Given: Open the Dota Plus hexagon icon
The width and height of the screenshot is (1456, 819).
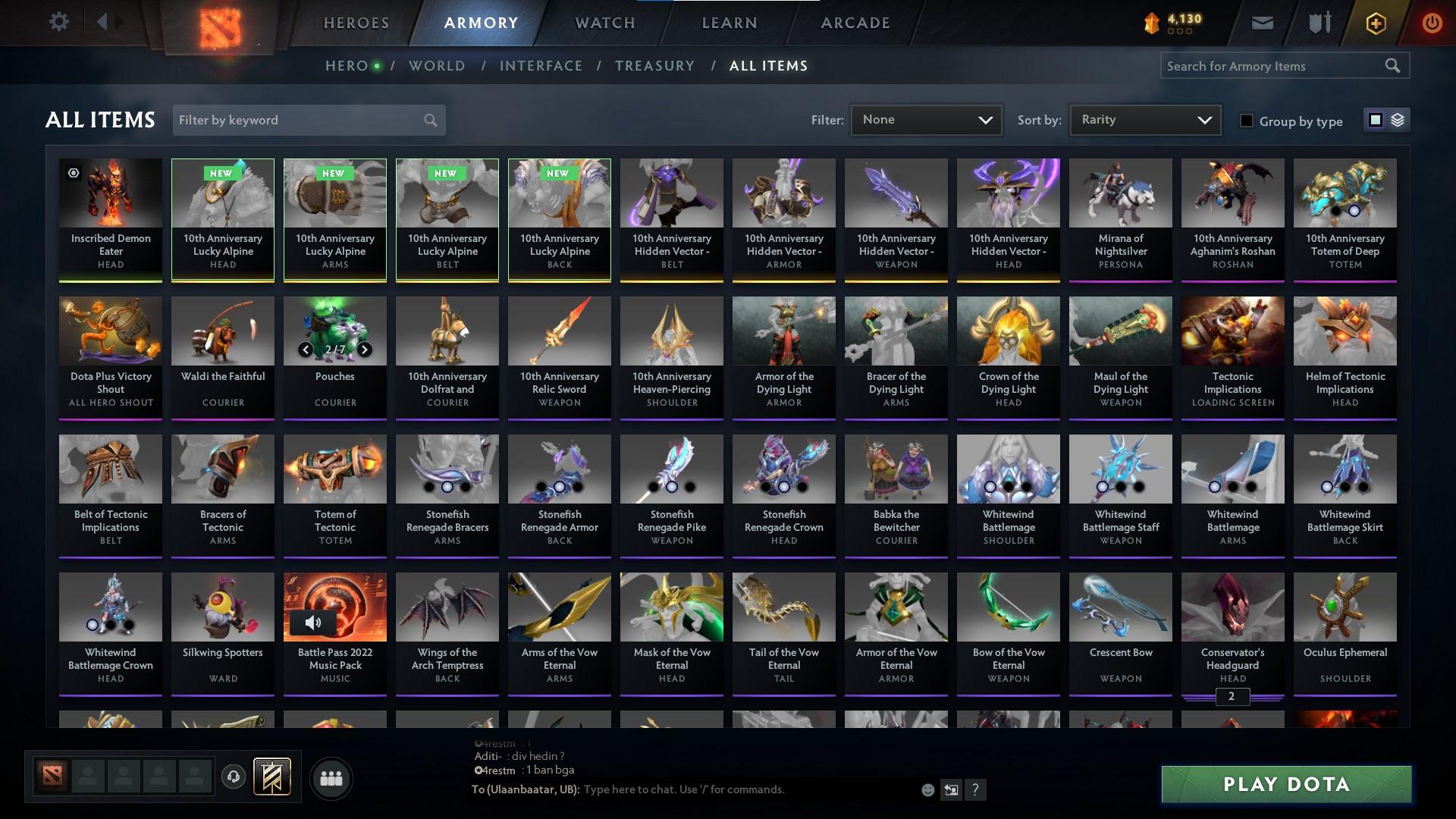Looking at the screenshot, I should pos(1375,23).
